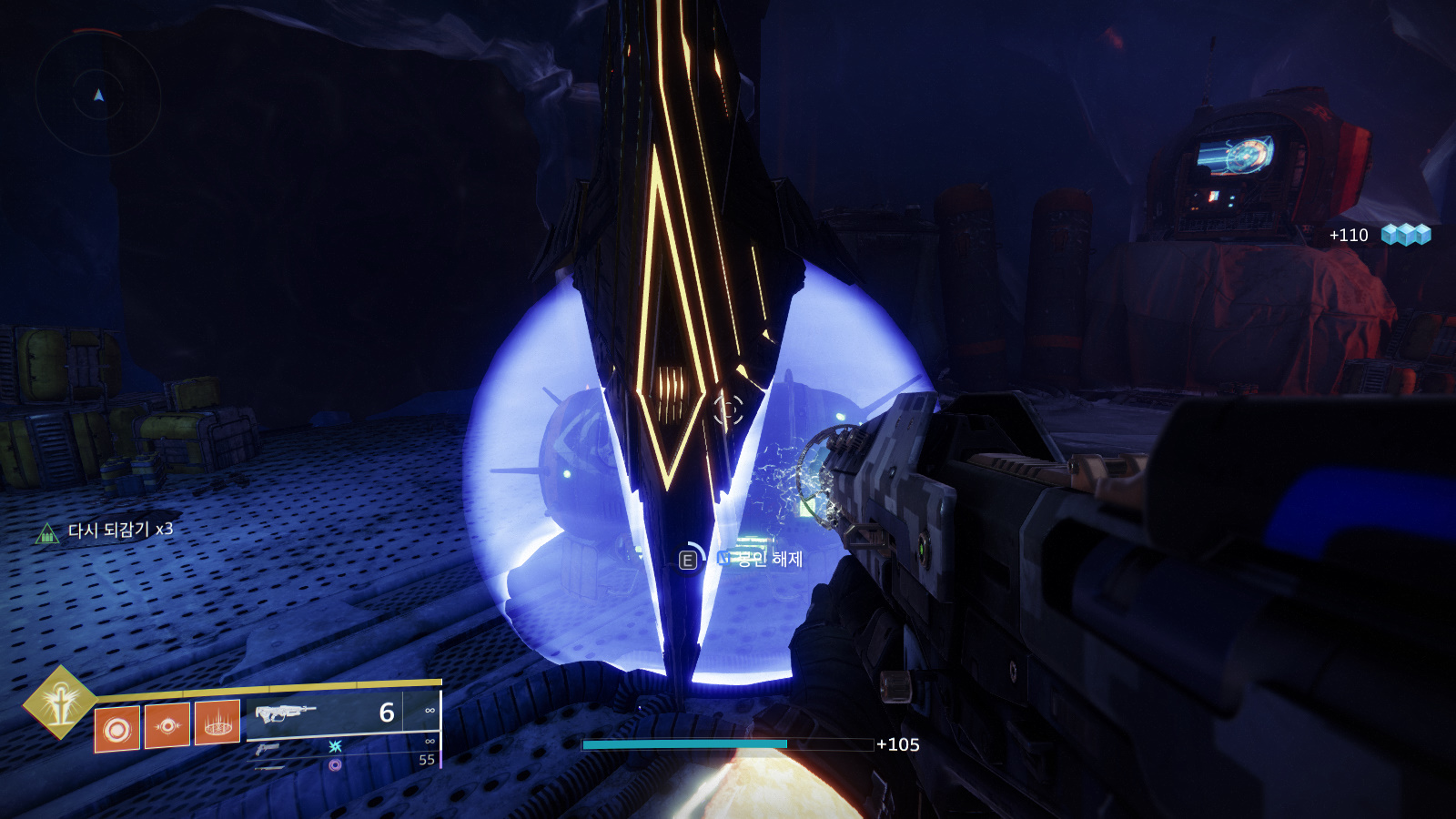Switch to the heavy weapon in bottom slot
The image size is (1456, 819).
pyautogui.click(x=269, y=767)
